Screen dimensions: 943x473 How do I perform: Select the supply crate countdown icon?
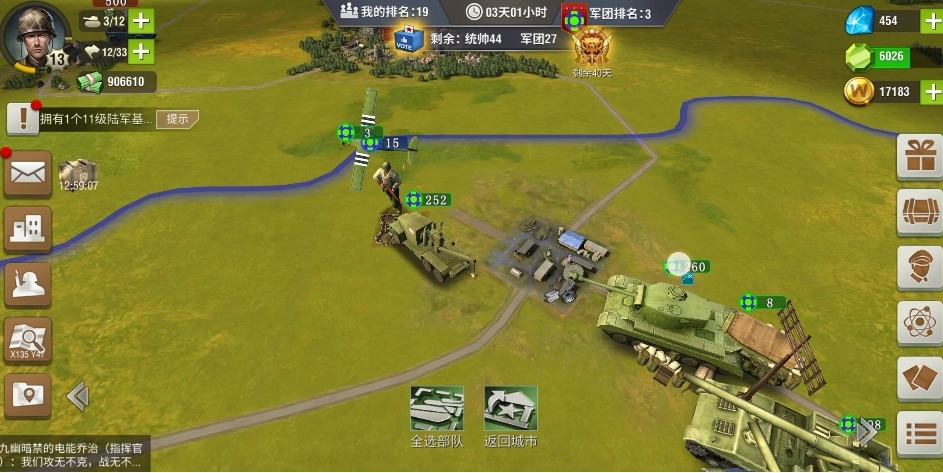[78, 174]
